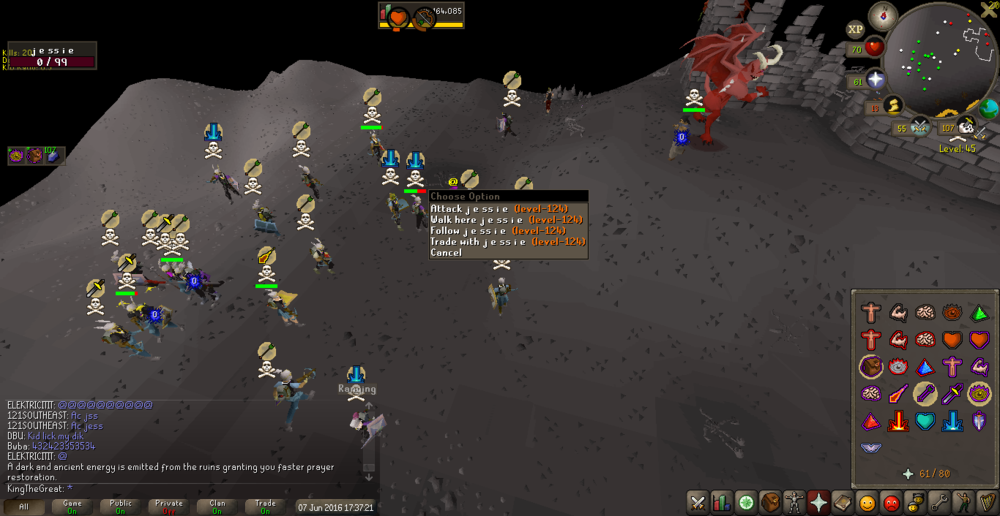Open the world map globe icon

(989, 108)
